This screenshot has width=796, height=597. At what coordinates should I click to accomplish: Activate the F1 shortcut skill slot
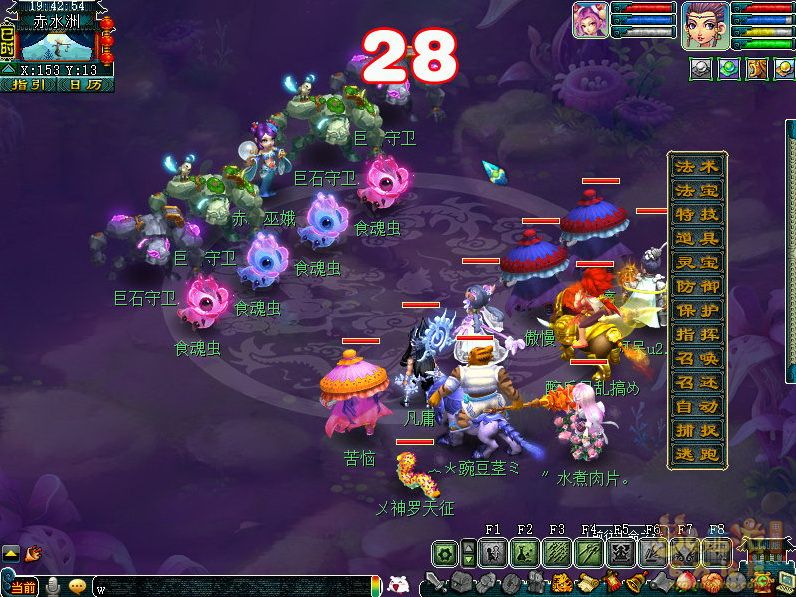click(492, 553)
